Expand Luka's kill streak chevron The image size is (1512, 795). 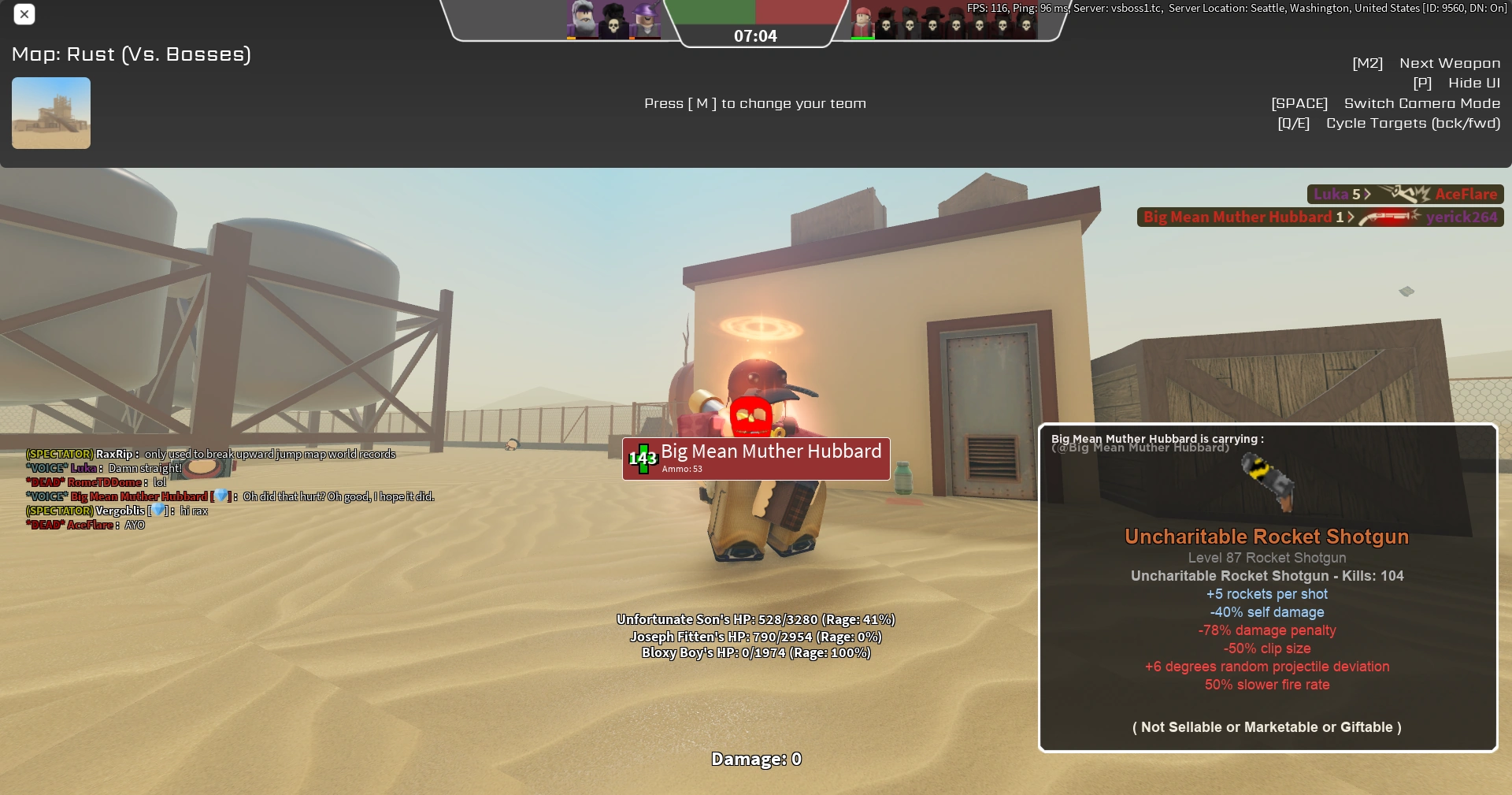[x=1368, y=193]
